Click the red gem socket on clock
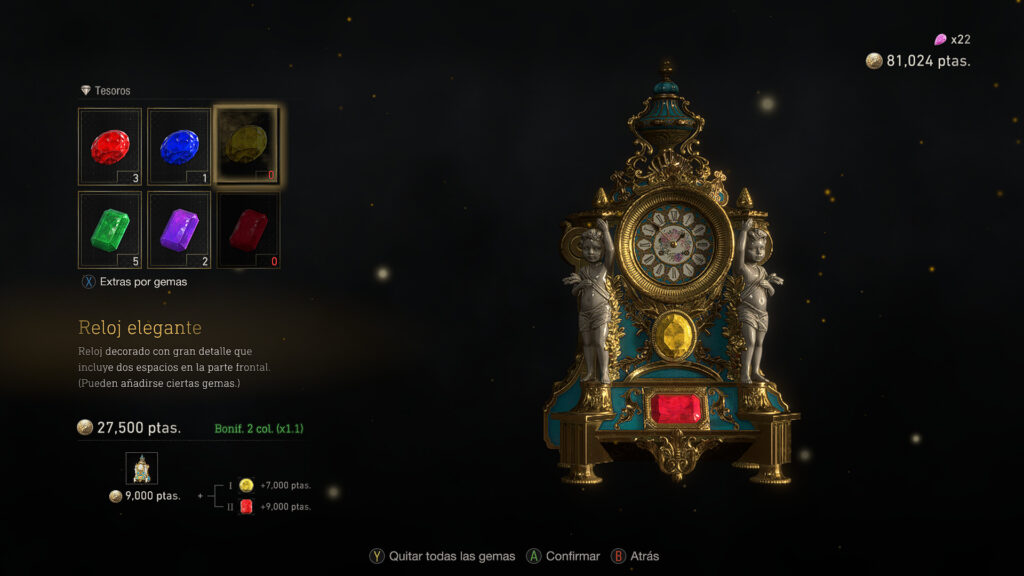The height and width of the screenshot is (576, 1024). [676, 408]
